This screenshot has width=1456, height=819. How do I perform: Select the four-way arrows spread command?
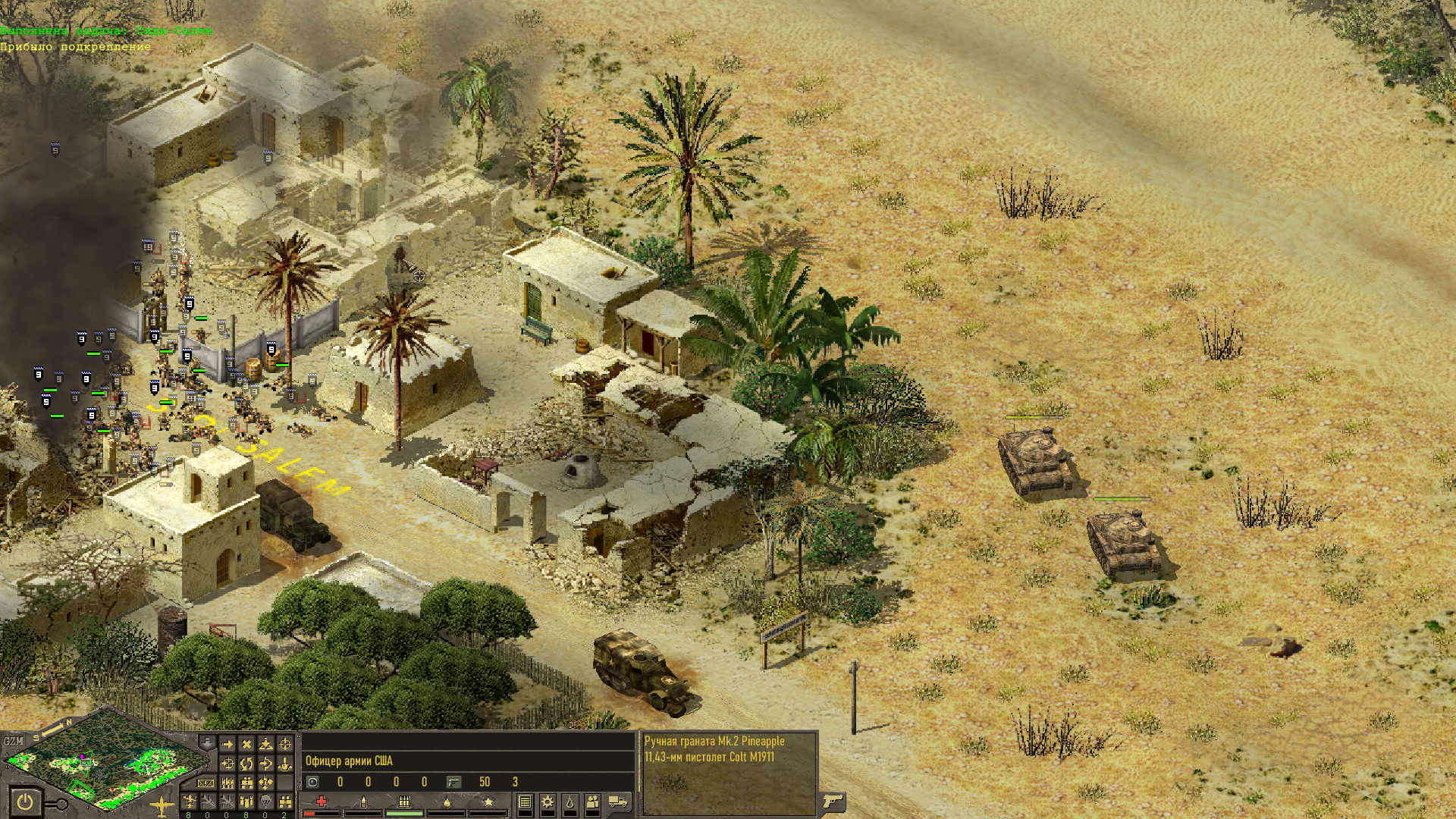(265, 783)
